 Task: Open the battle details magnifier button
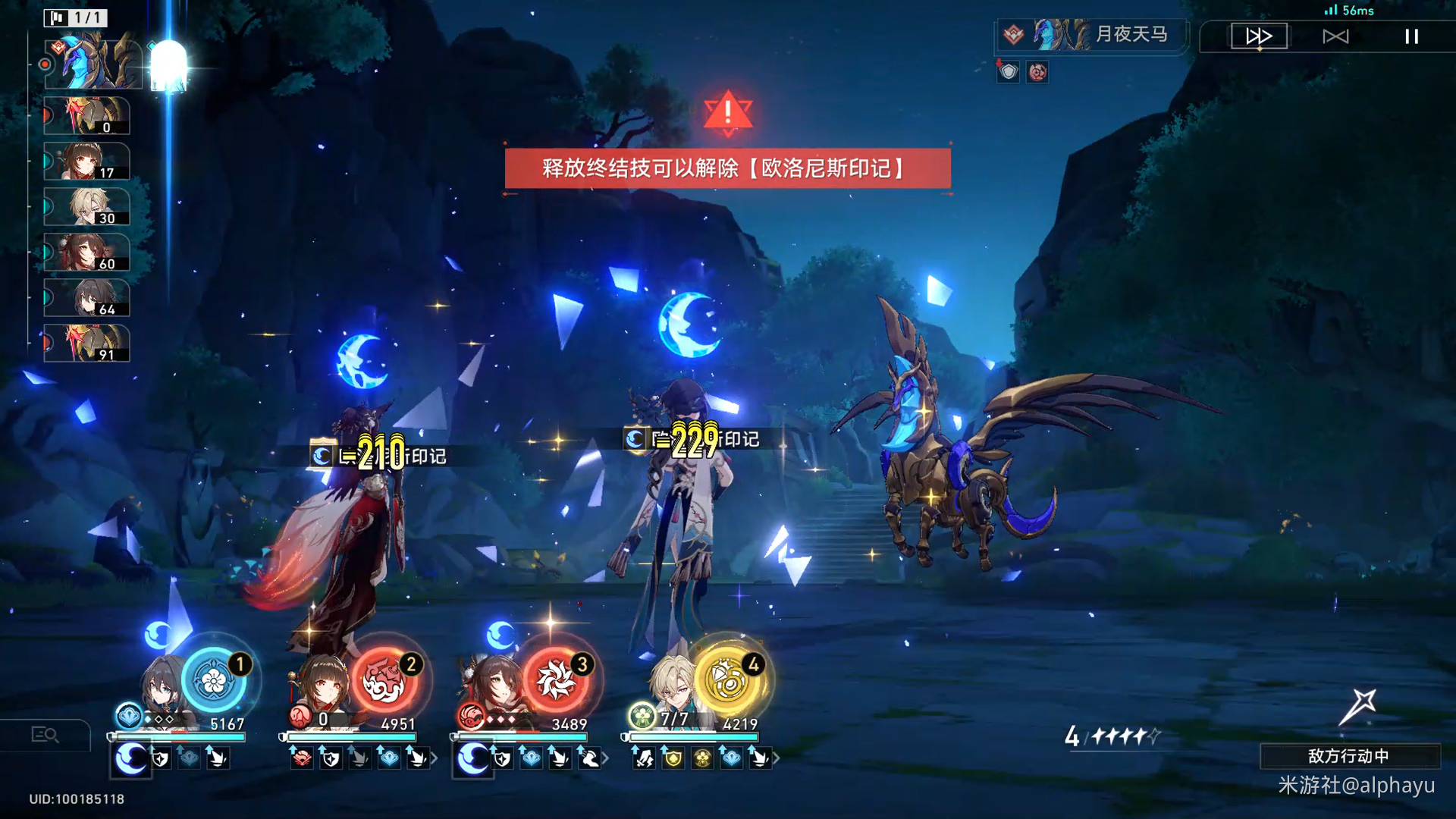point(45,734)
